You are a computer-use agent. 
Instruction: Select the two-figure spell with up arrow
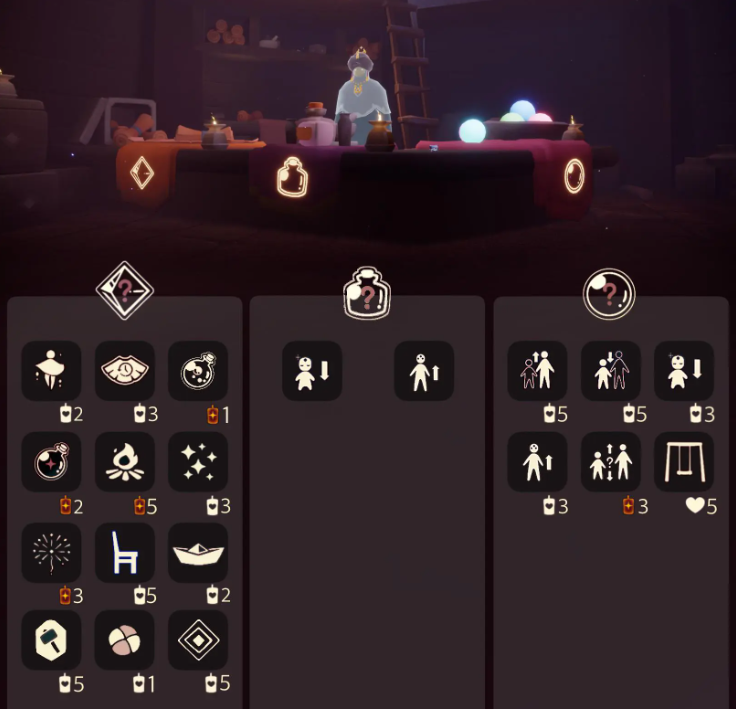(x=538, y=371)
